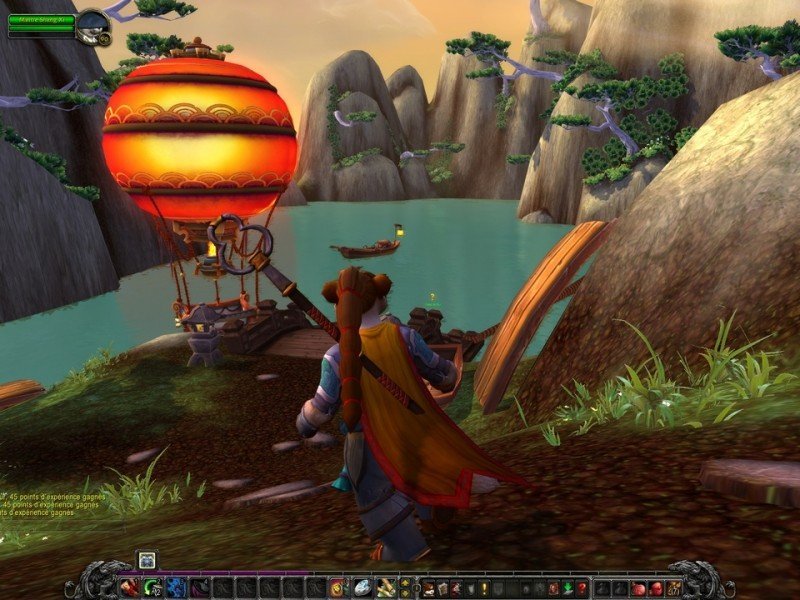Page up the action bar
Image resolution: width=800 pixels, height=600 pixels.
coord(405,582)
